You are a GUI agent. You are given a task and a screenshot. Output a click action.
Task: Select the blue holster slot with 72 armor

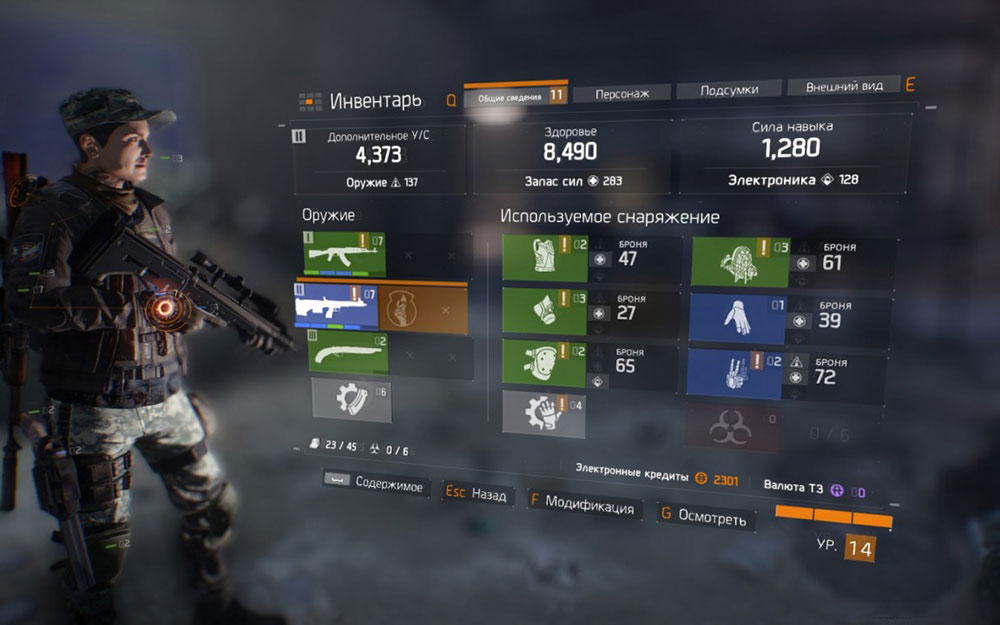click(x=740, y=367)
